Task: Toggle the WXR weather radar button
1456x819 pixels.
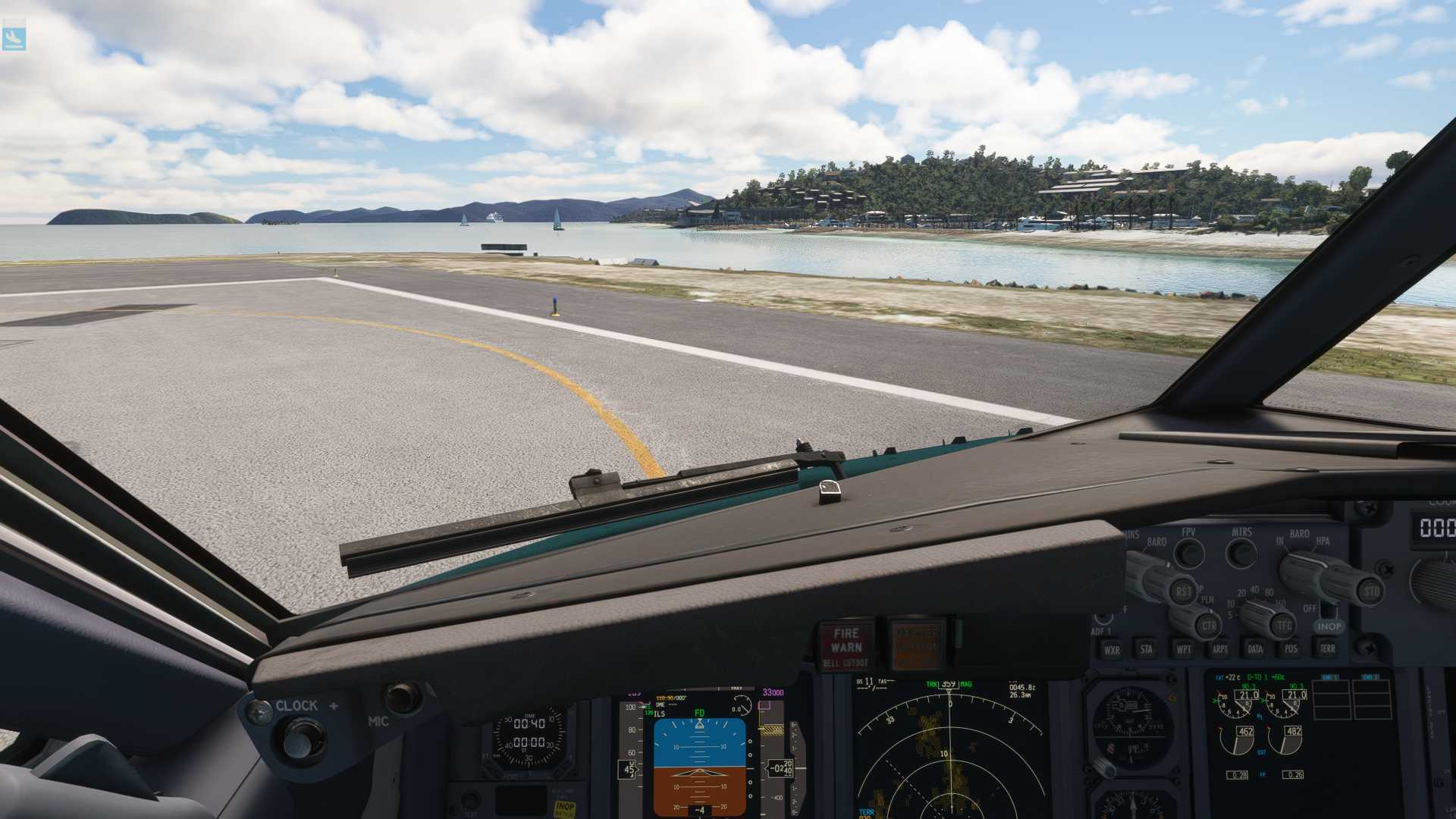Action: [1112, 650]
